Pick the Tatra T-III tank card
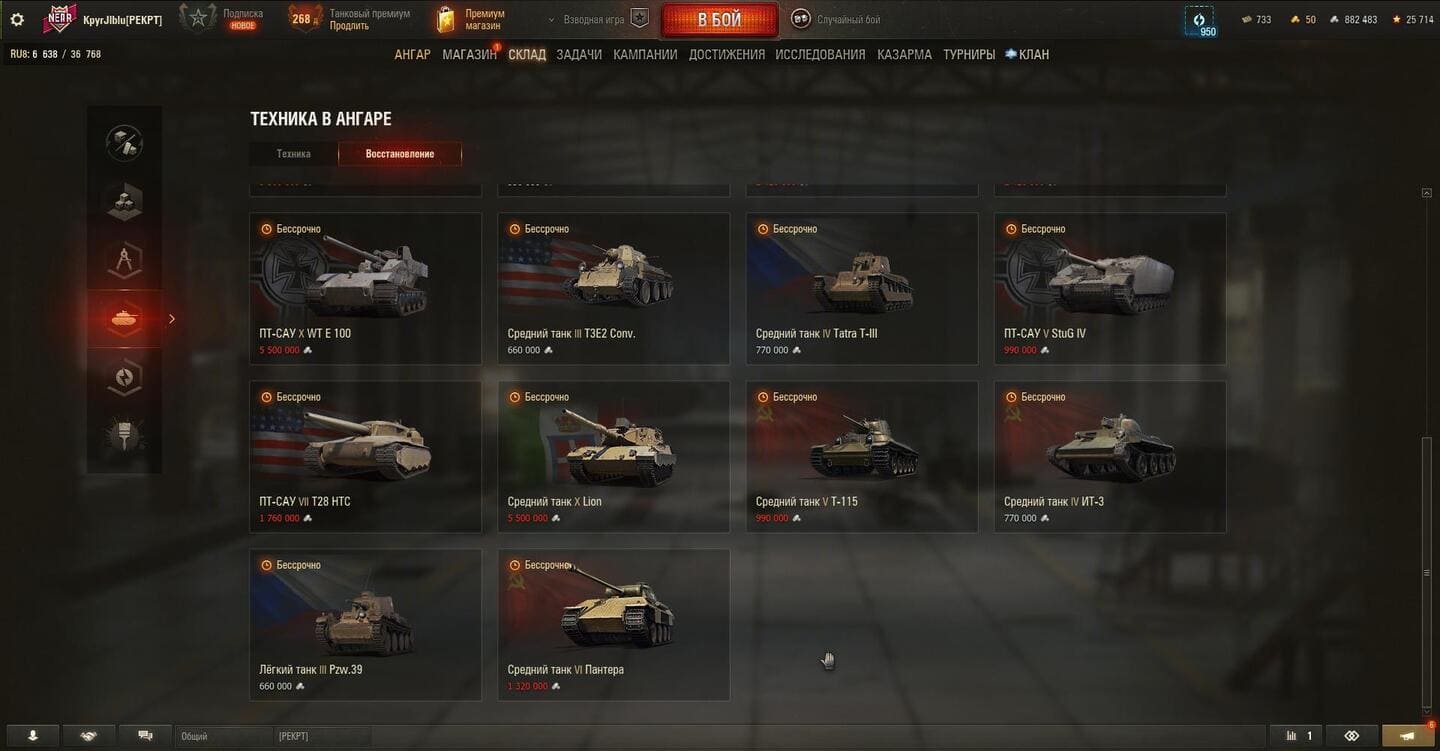 pos(861,288)
